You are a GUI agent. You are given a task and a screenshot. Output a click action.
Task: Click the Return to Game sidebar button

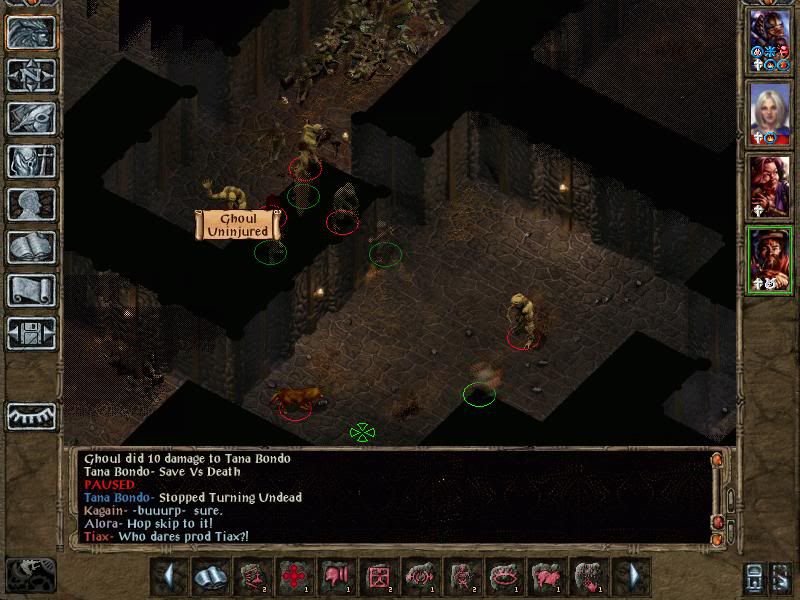31,32
